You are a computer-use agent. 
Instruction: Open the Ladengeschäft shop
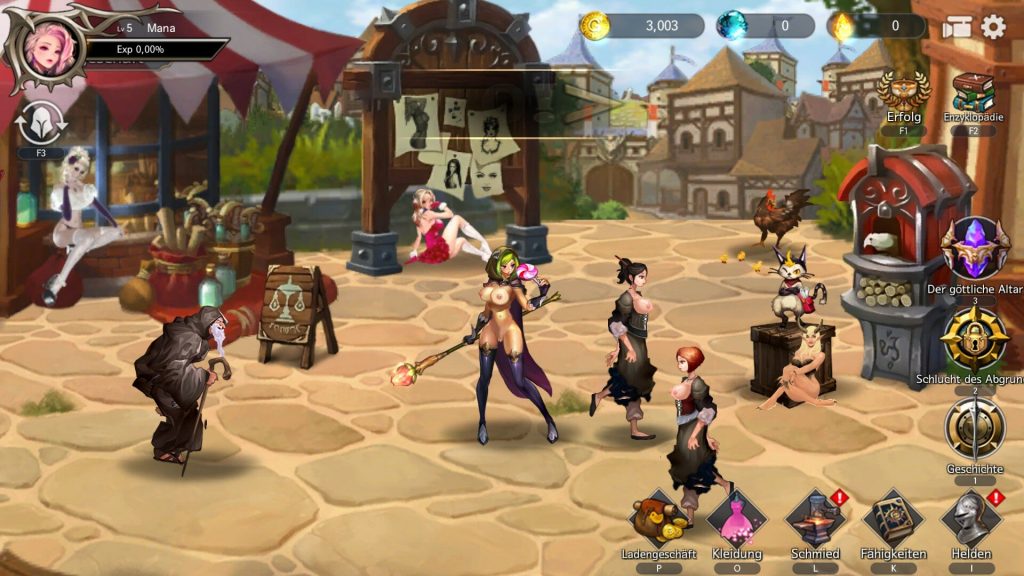(656, 519)
